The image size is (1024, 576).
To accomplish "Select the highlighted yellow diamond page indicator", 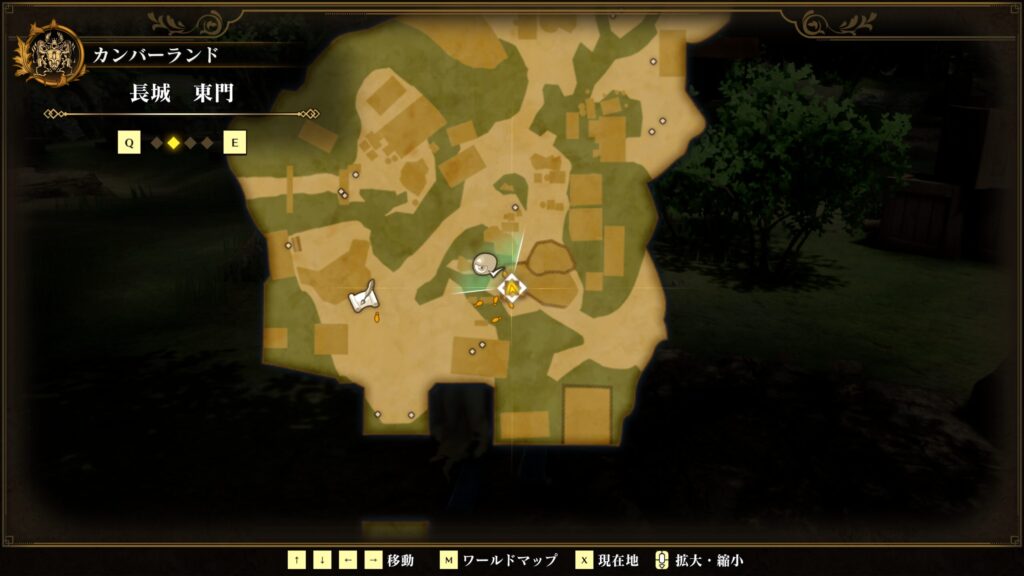I will coord(173,143).
